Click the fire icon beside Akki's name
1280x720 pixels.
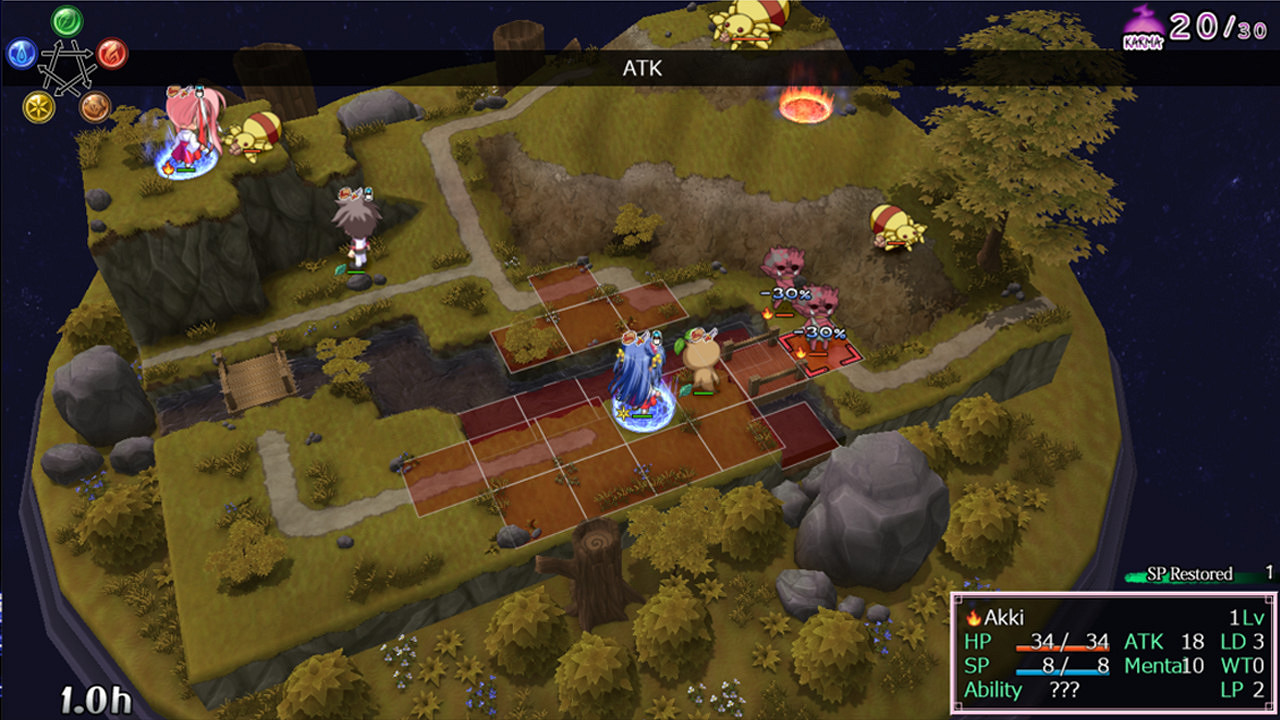coord(973,618)
